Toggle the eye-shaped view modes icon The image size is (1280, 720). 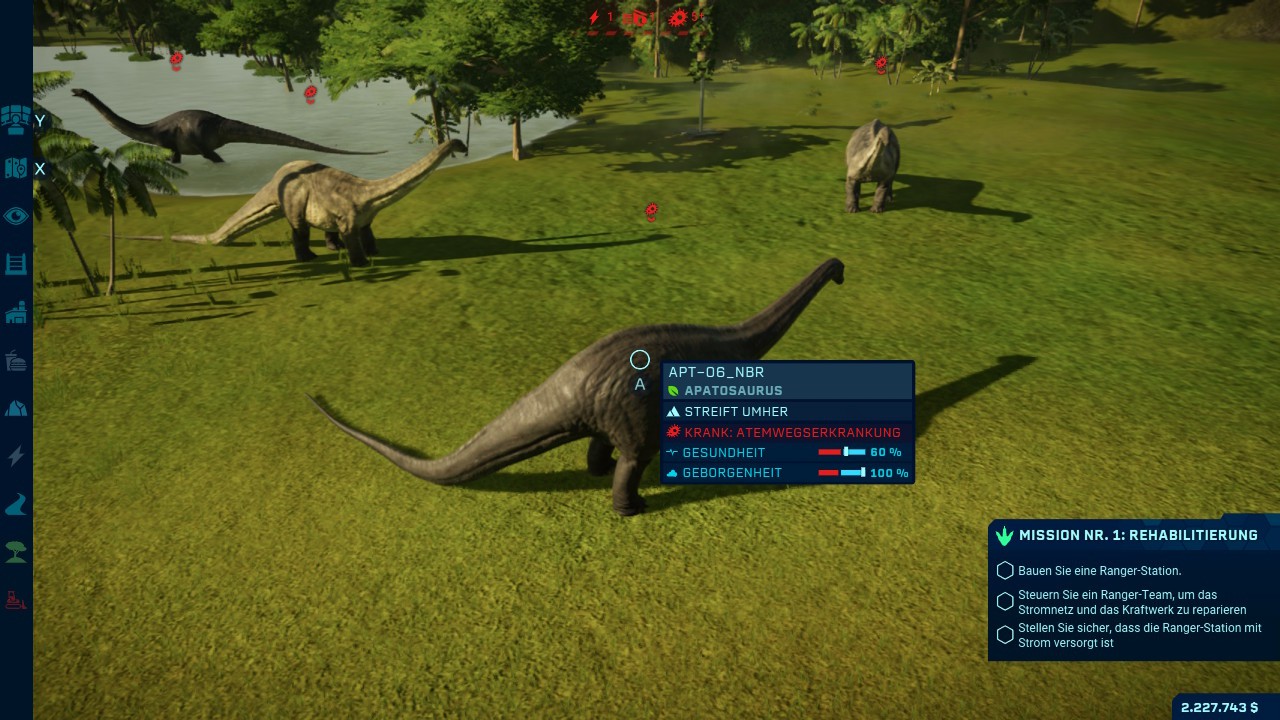(16, 216)
